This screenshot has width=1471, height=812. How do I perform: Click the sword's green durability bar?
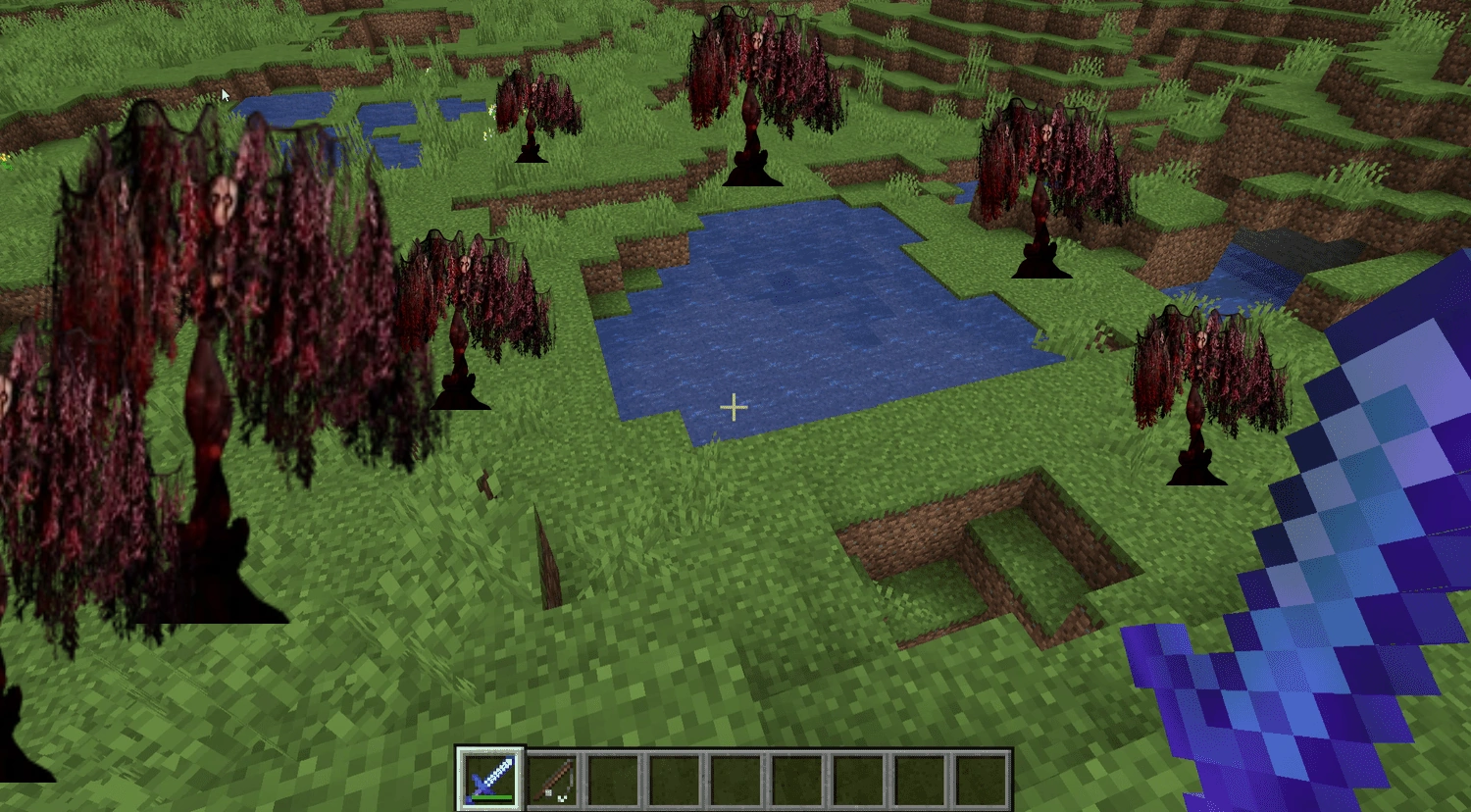(x=490, y=799)
